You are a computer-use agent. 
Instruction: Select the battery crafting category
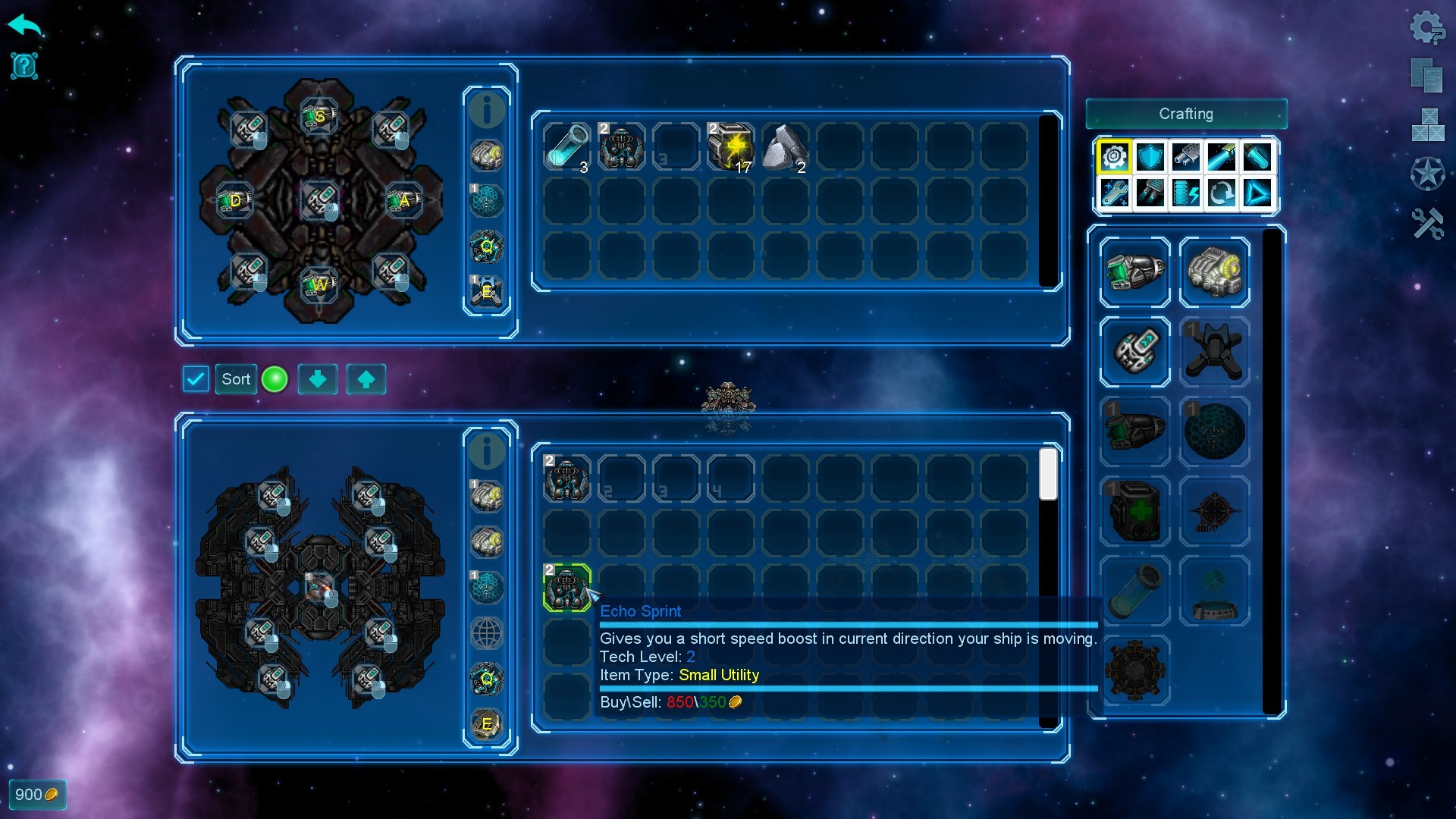tap(1185, 193)
